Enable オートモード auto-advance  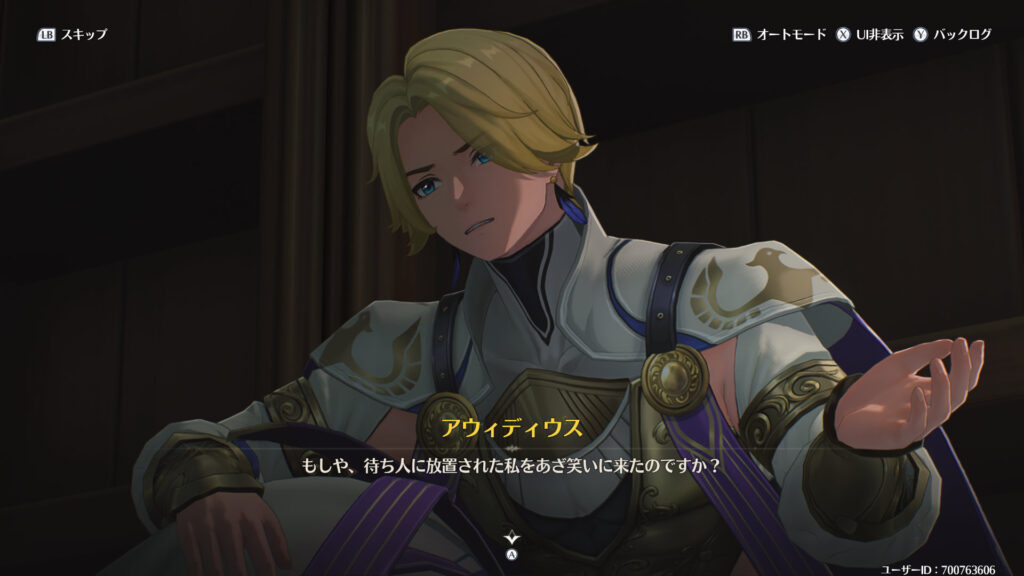[780, 34]
